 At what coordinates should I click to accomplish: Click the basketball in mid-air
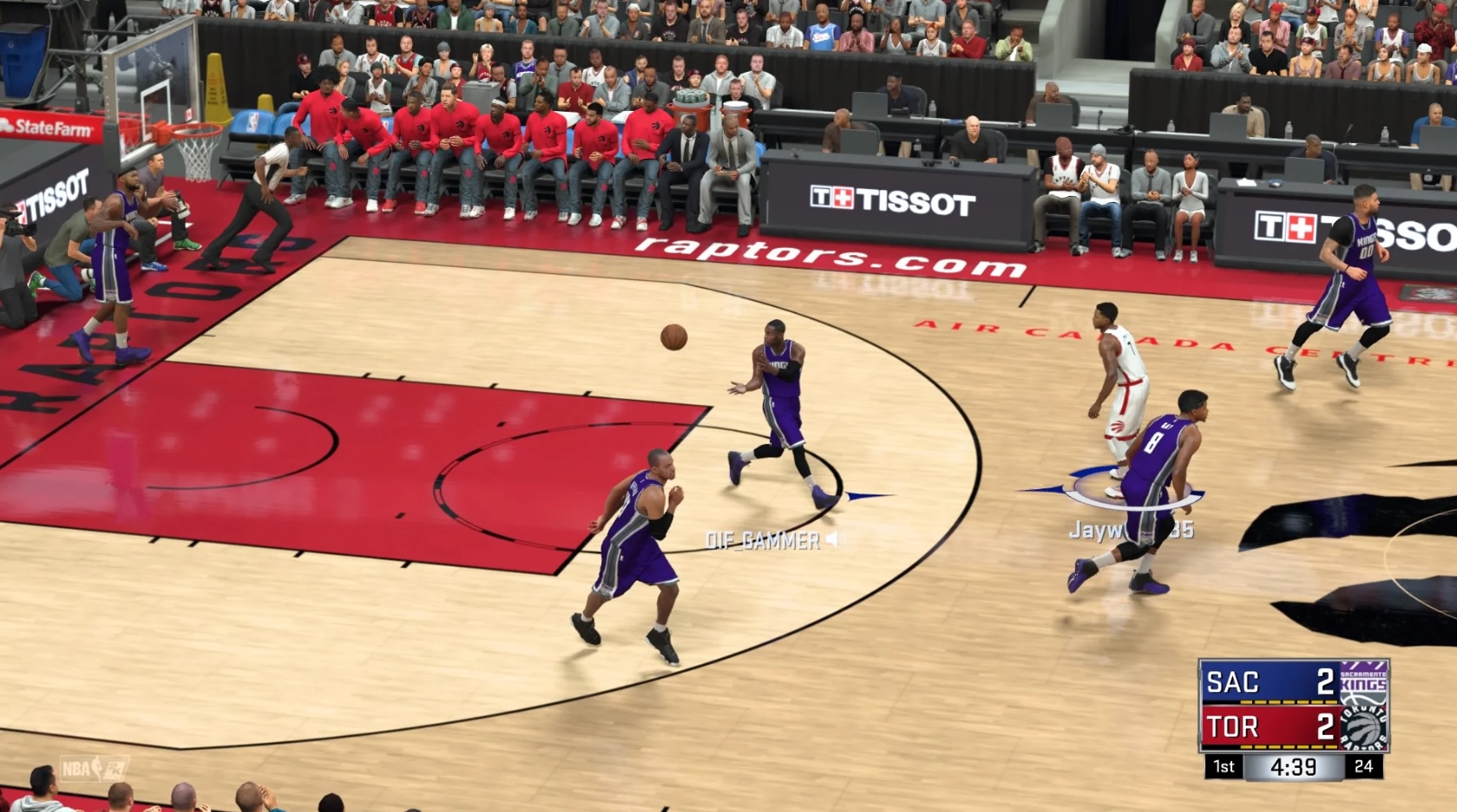(673, 339)
